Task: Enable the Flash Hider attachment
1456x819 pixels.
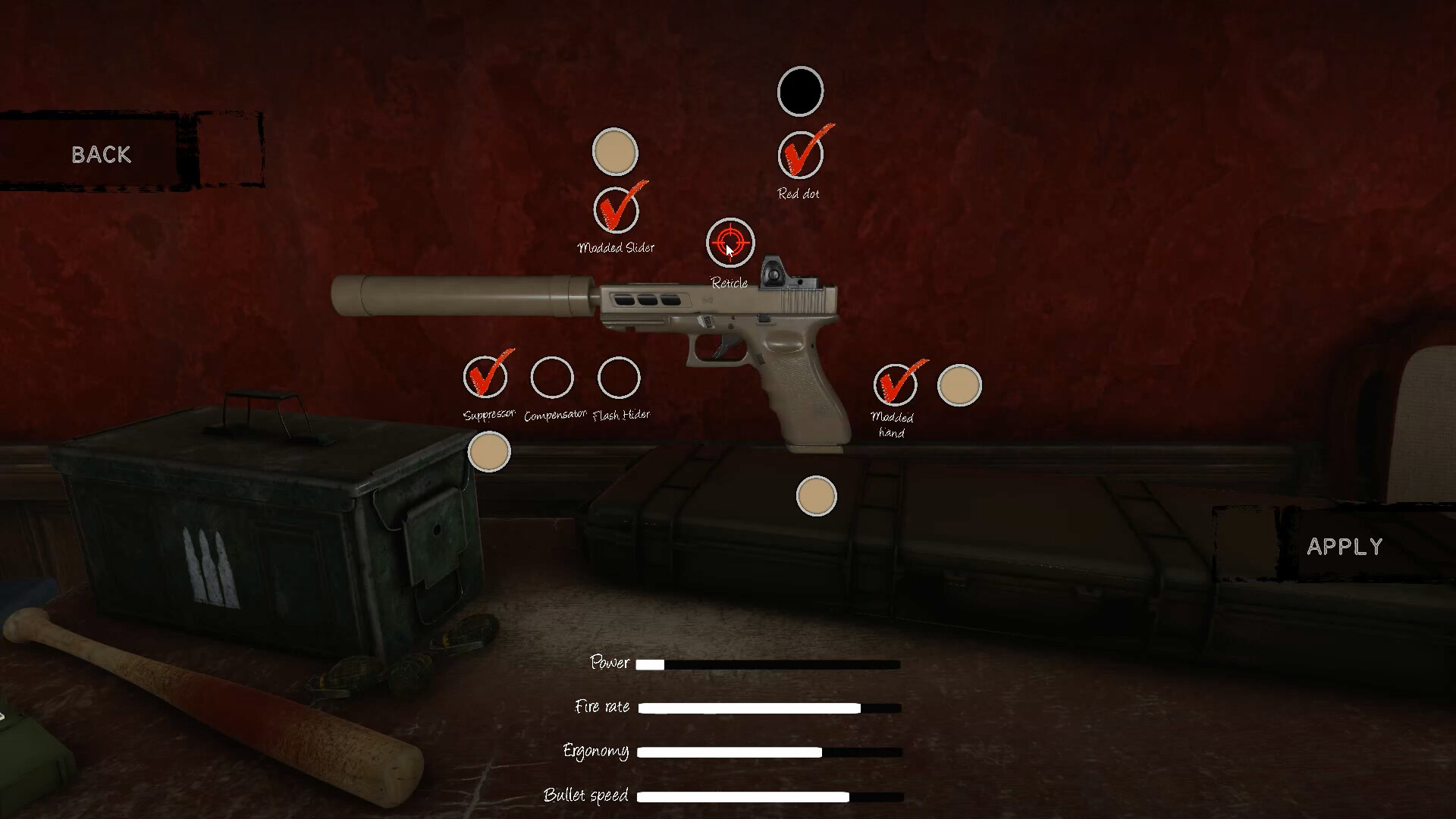Action: (619, 378)
